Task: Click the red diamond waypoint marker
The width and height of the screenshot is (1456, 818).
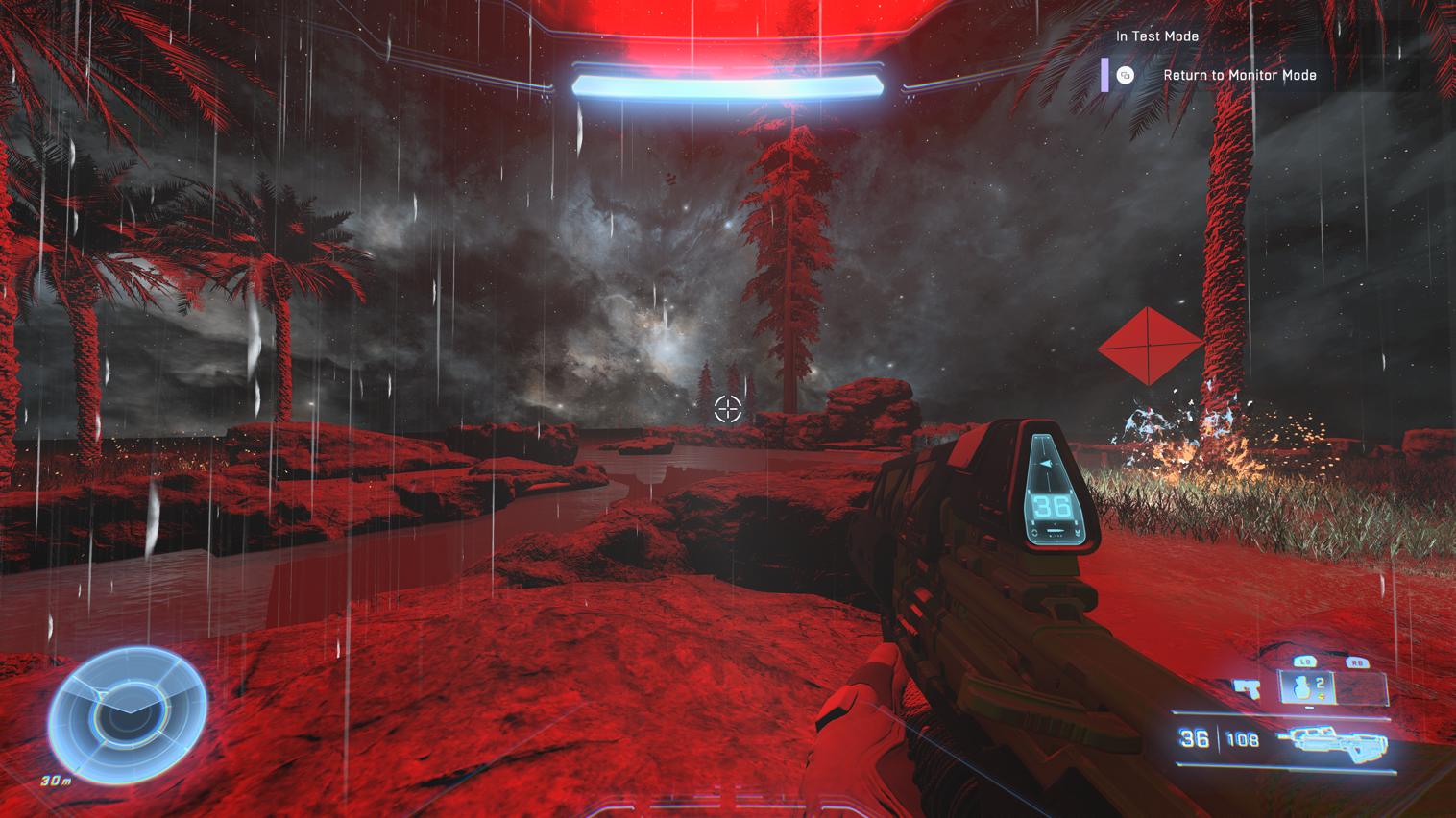Action: pos(1150,346)
